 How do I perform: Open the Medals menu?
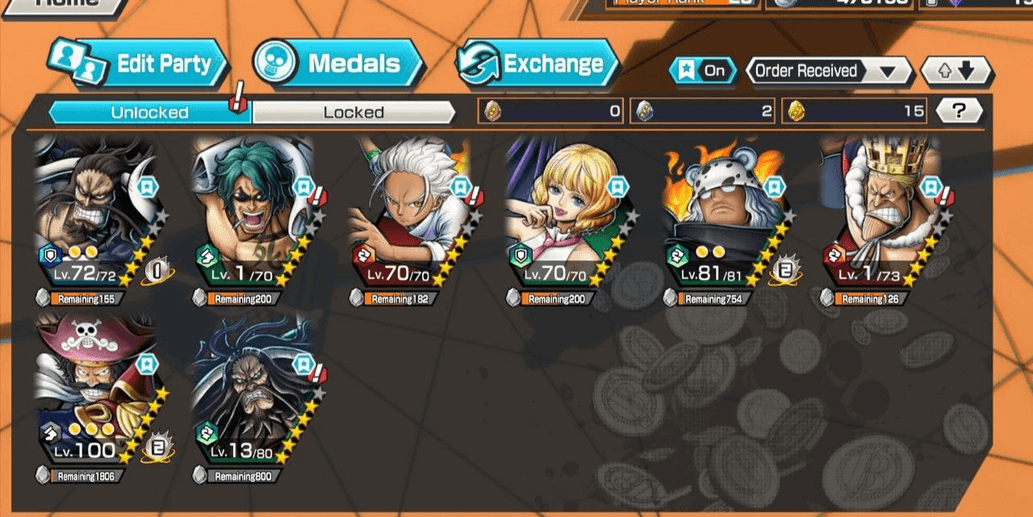point(338,64)
